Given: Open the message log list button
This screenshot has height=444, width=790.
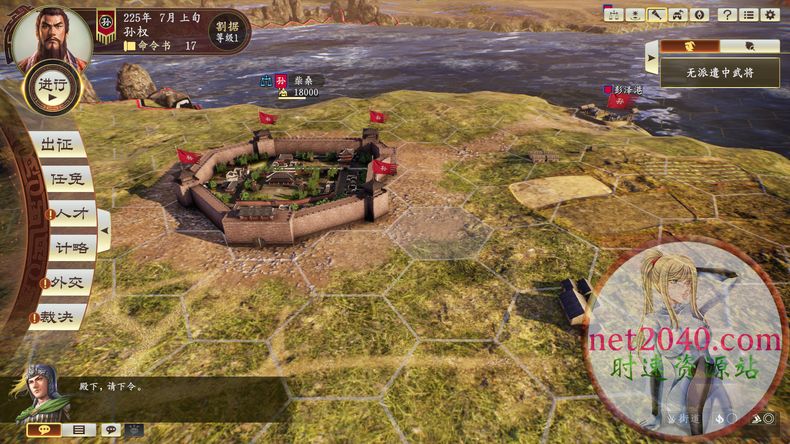Looking at the screenshot, I should tap(77, 430).
